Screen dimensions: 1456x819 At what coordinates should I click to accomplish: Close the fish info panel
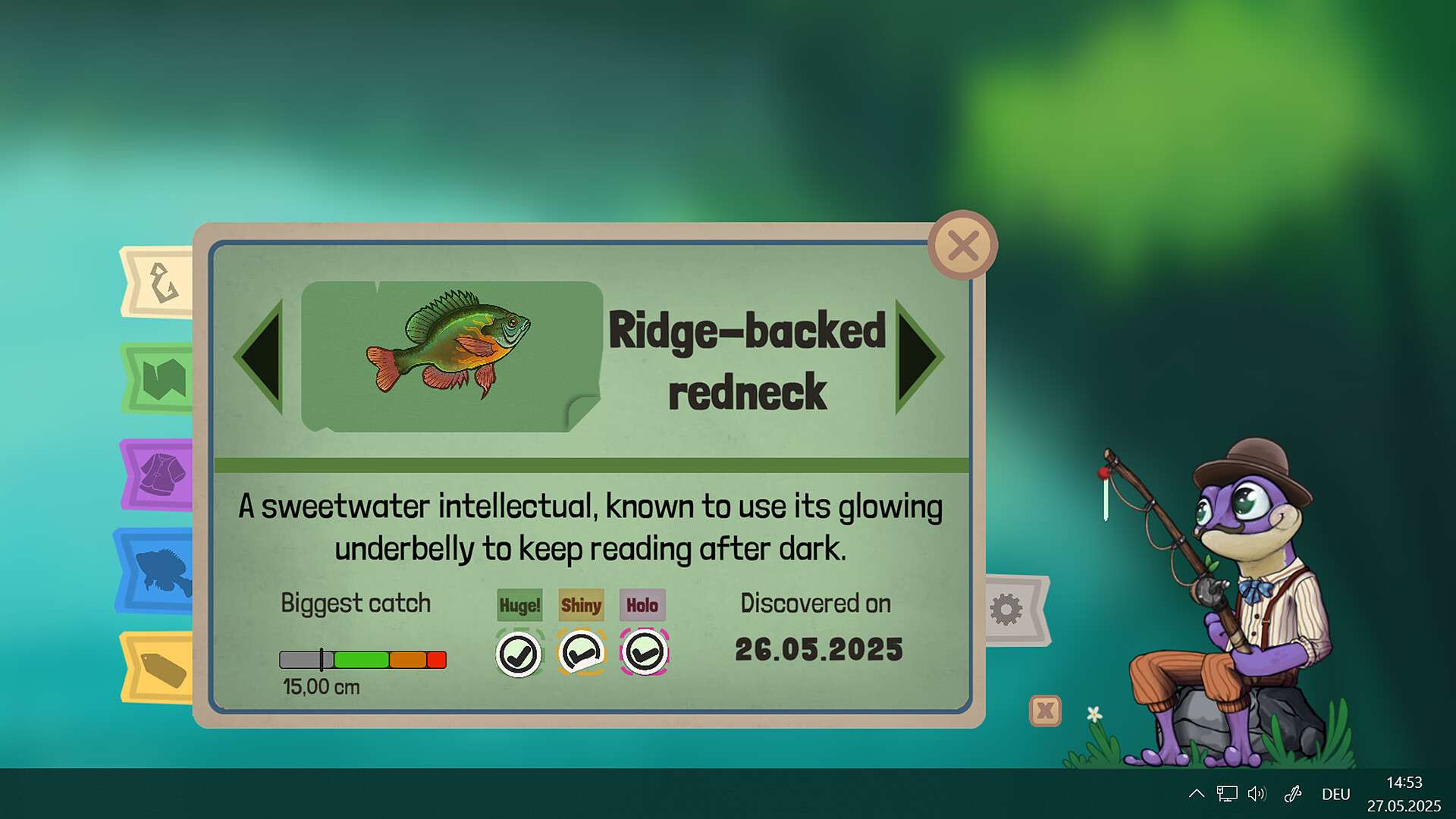(962, 246)
